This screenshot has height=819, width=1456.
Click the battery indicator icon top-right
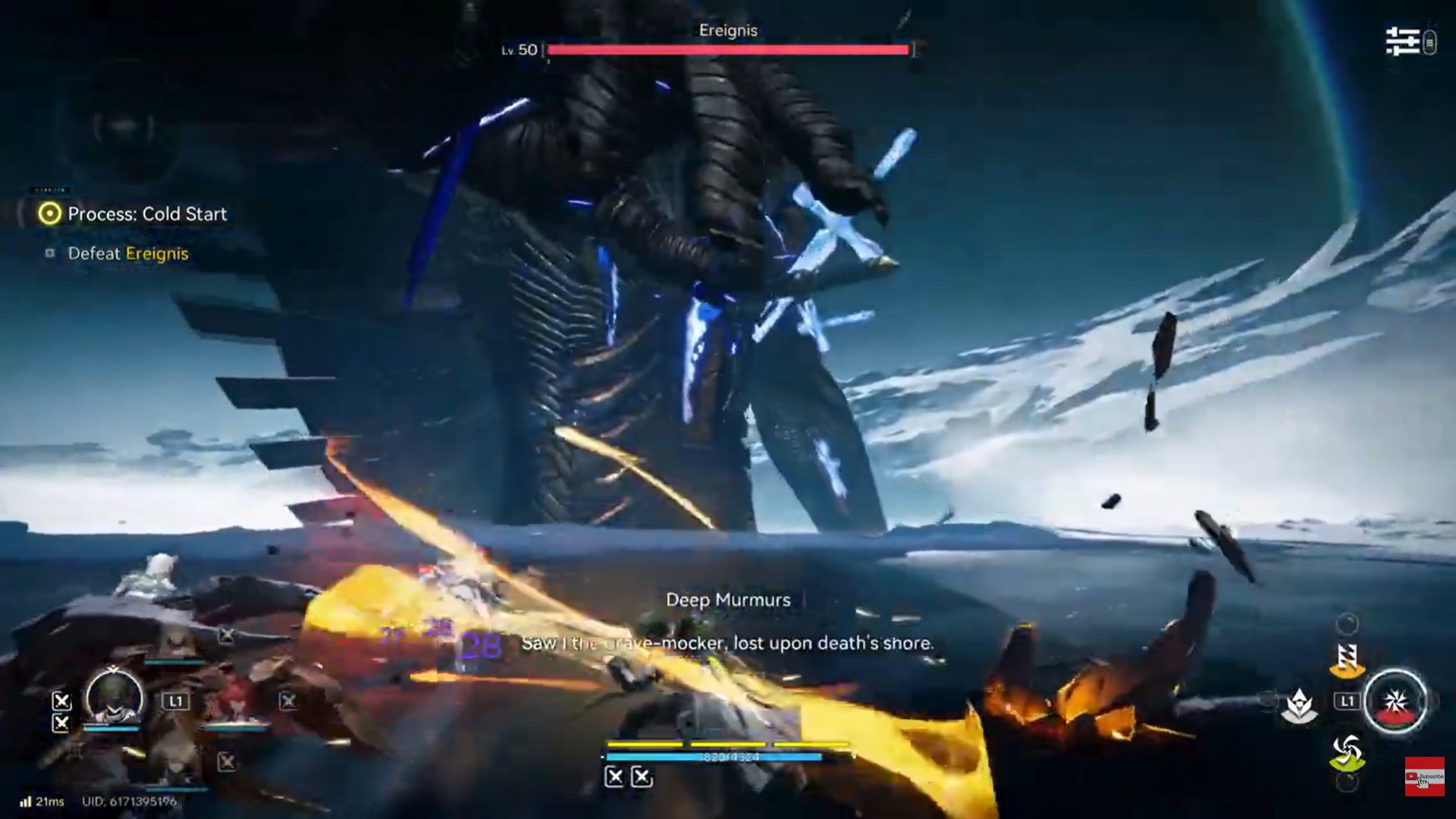click(1432, 42)
